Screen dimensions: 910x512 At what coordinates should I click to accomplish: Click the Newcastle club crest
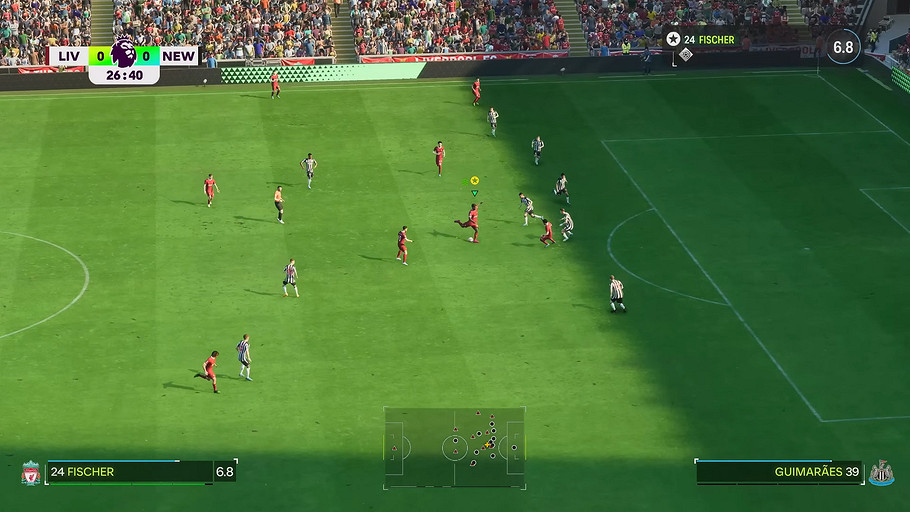881,473
